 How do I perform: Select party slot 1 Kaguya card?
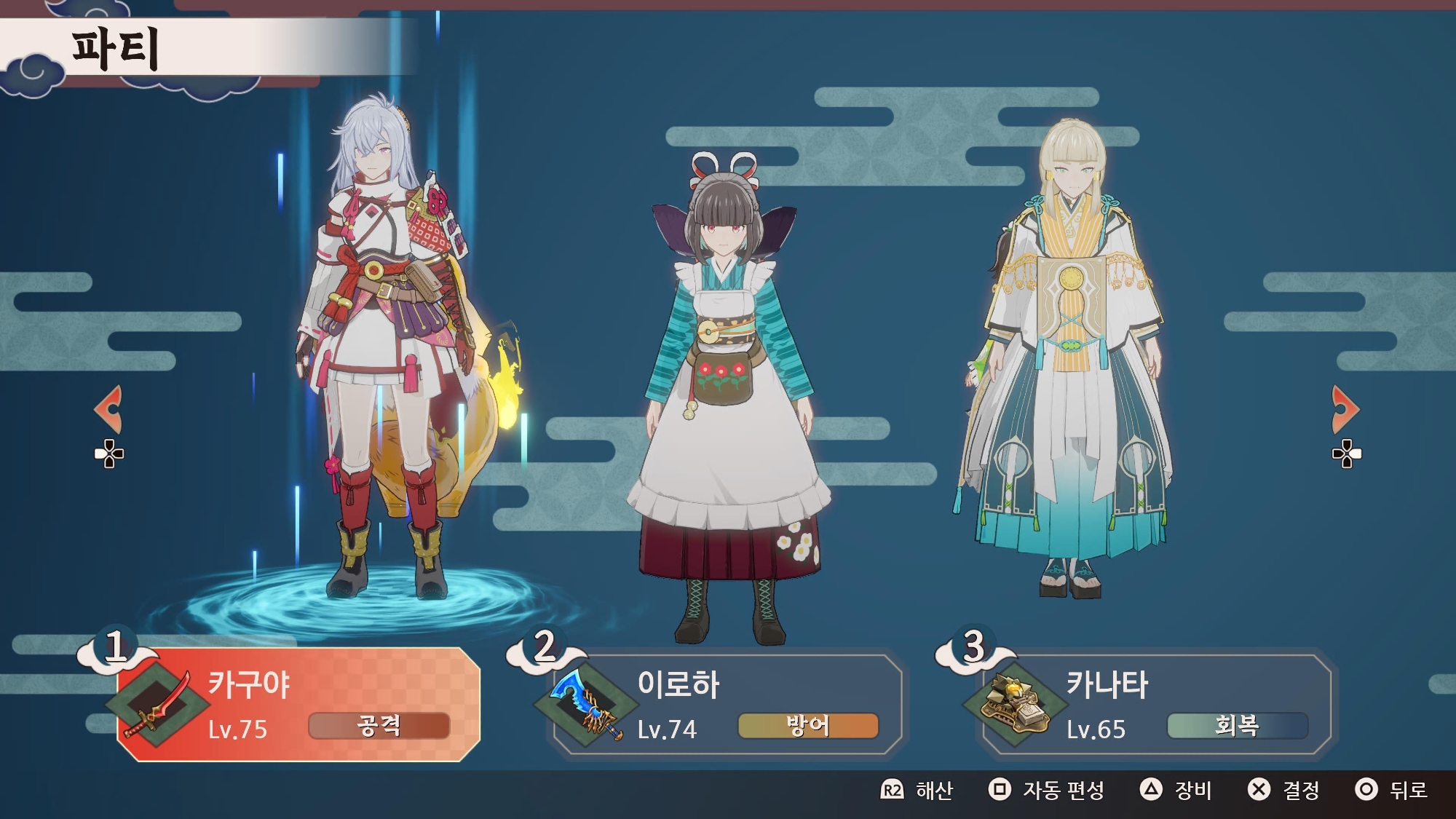click(298, 704)
